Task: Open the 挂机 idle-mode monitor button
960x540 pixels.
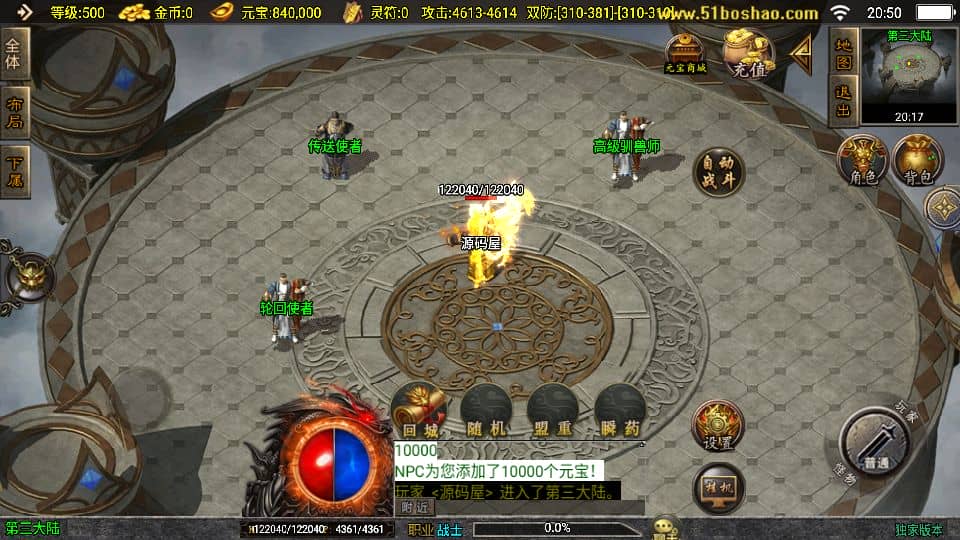Action: (718, 487)
